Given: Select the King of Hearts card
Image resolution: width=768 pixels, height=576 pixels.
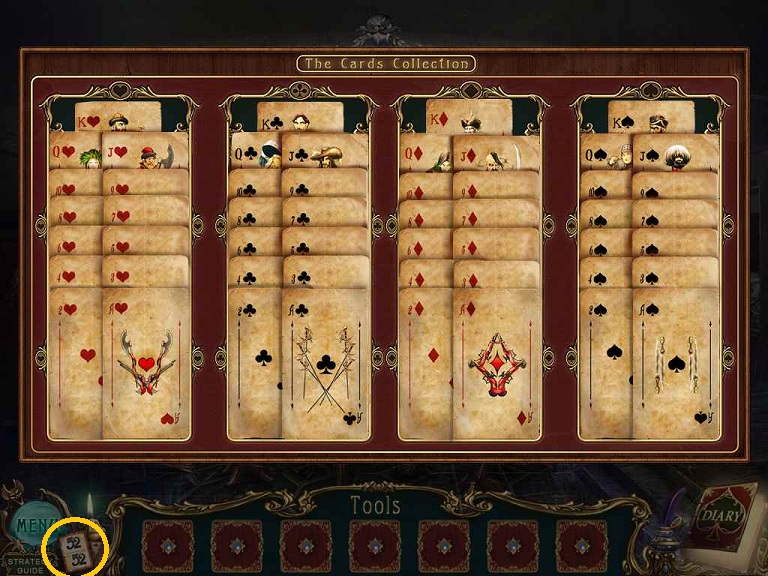Looking at the screenshot, I should click(118, 116).
